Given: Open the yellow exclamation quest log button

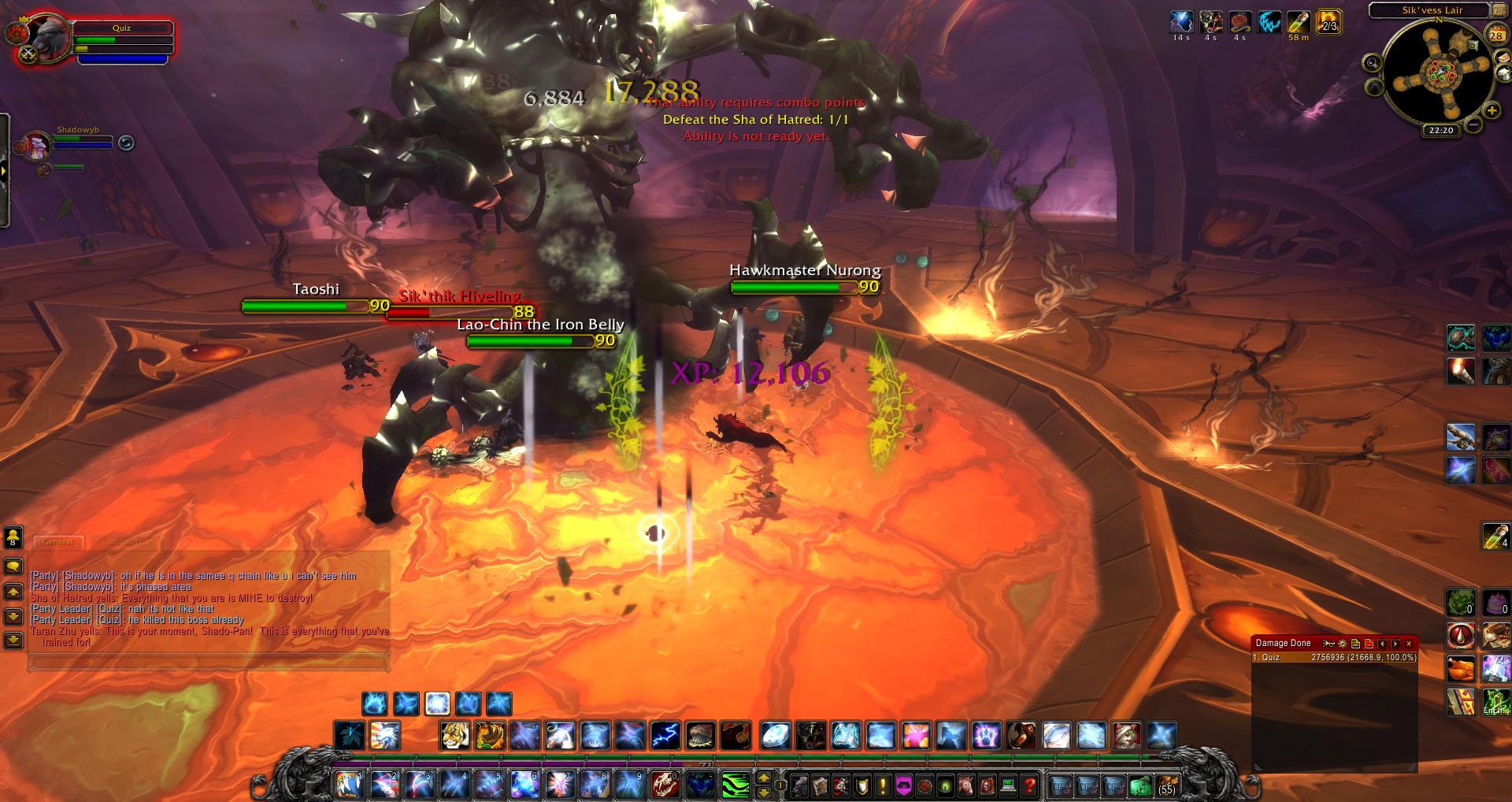Looking at the screenshot, I should (x=883, y=785).
